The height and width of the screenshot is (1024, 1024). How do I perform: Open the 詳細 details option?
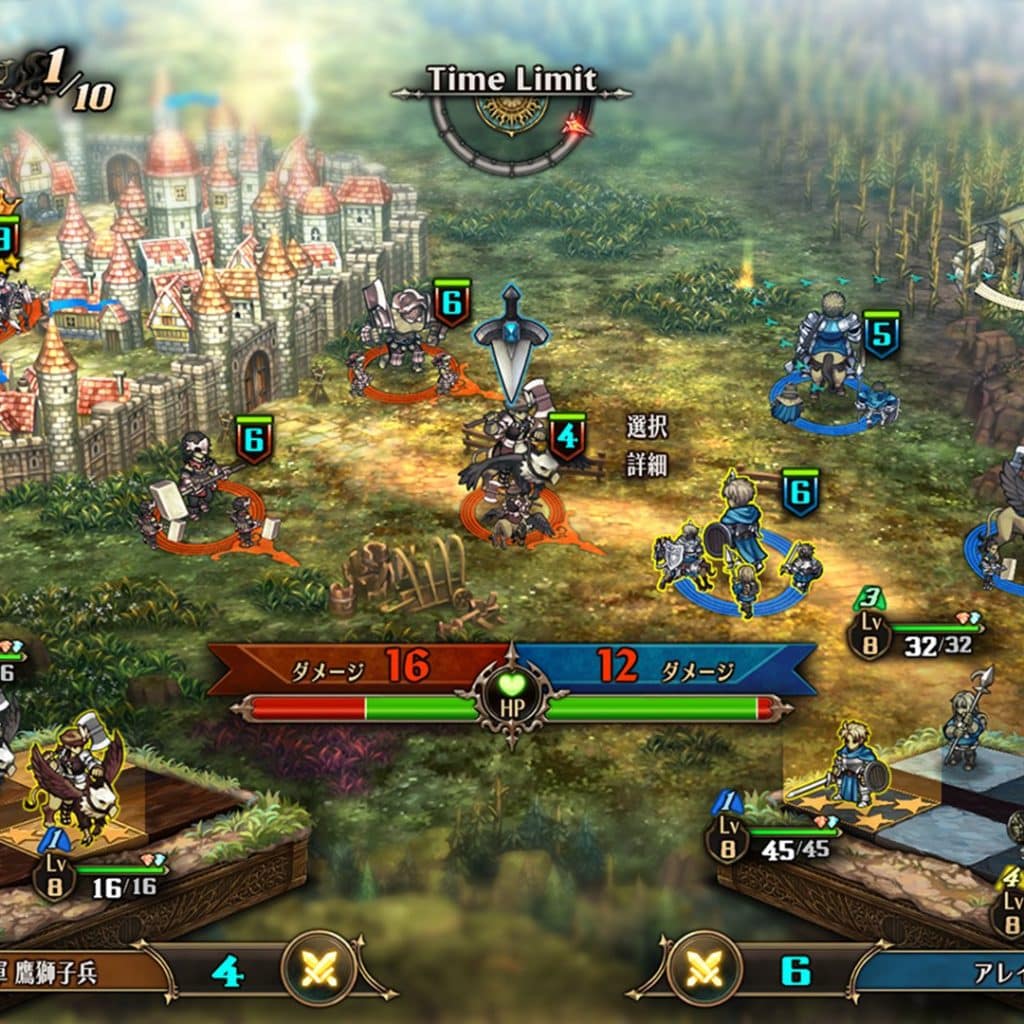(646, 465)
